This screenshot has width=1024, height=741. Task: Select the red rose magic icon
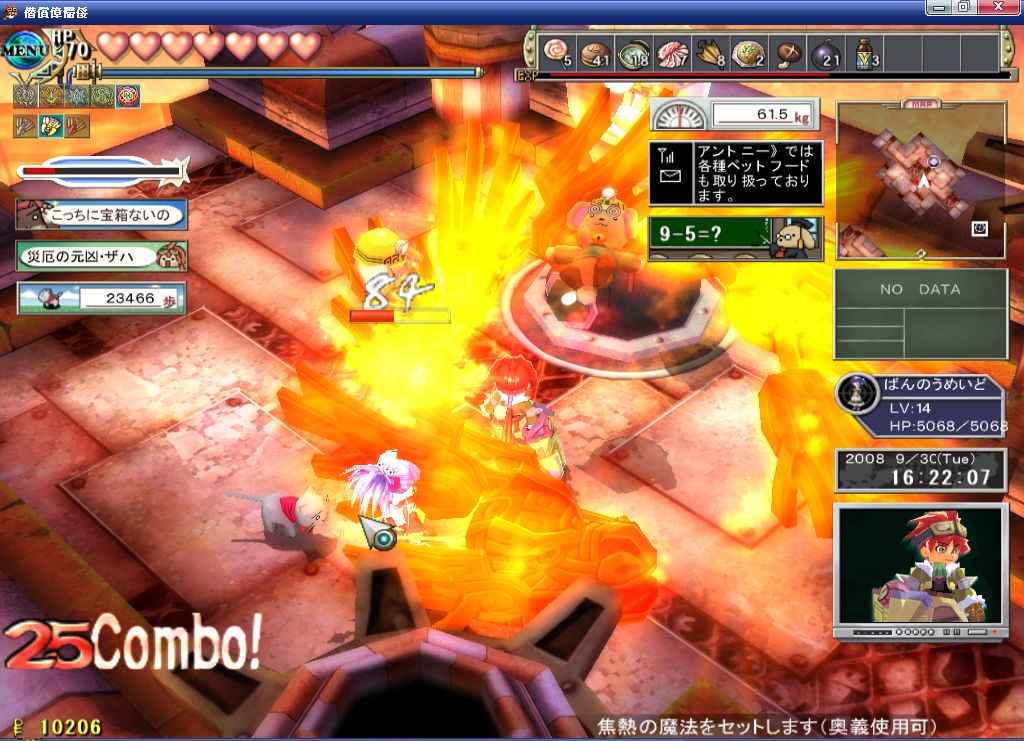pyautogui.click(x=128, y=96)
